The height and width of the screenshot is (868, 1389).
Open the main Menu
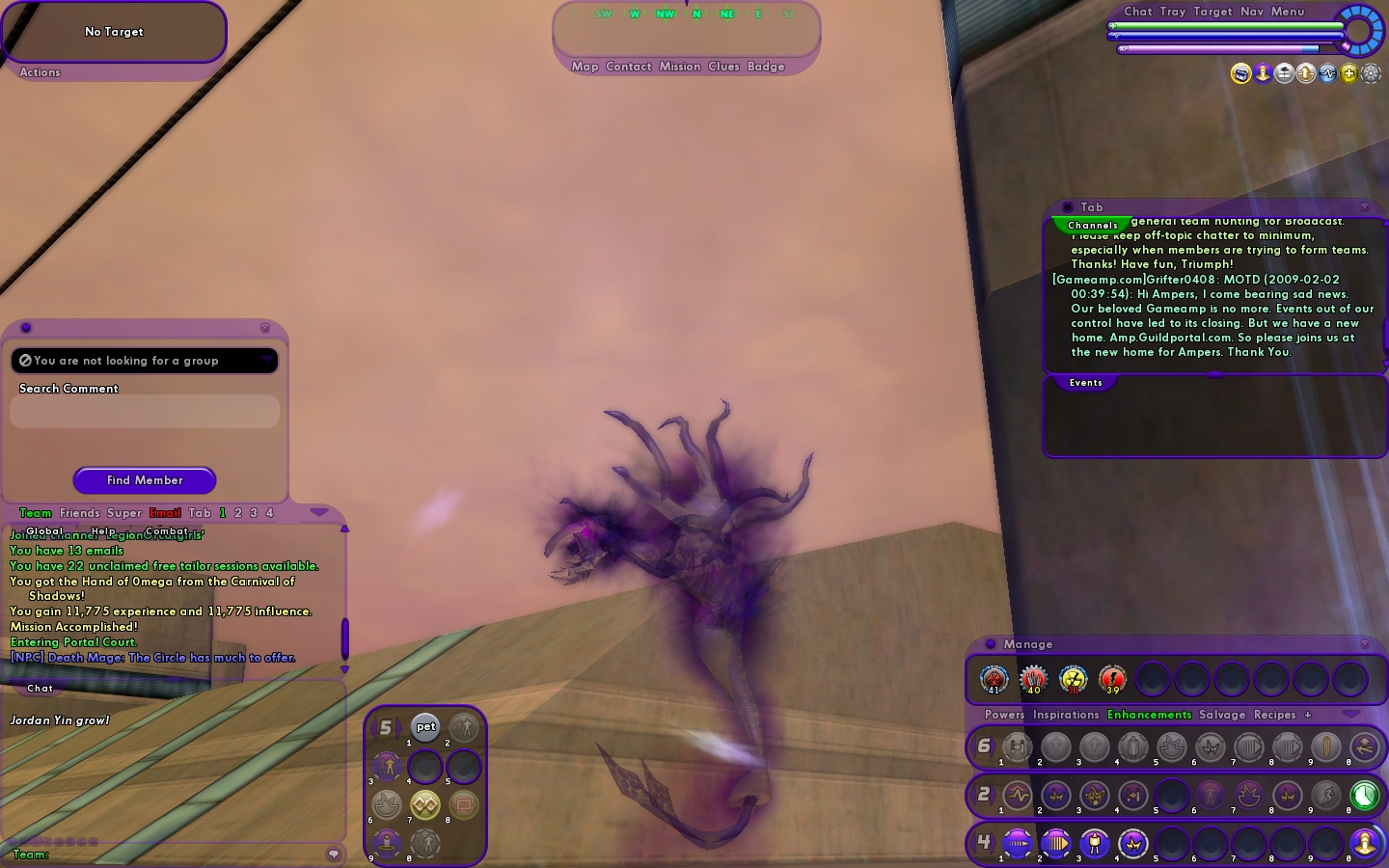click(x=1288, y=12)
